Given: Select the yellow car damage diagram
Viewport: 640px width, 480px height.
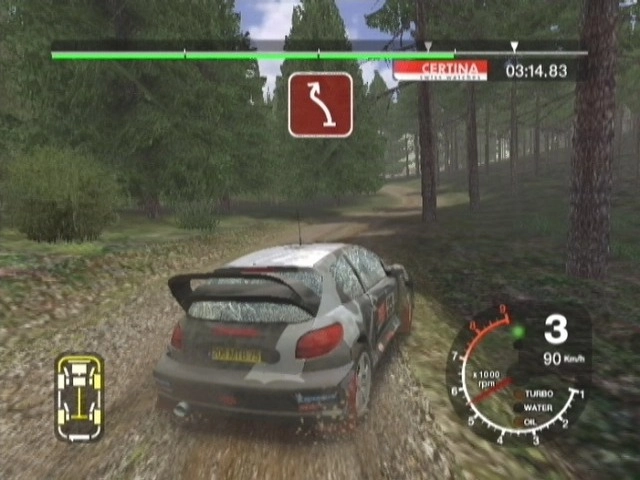Looking at the screenshot, I should (79, 397).
